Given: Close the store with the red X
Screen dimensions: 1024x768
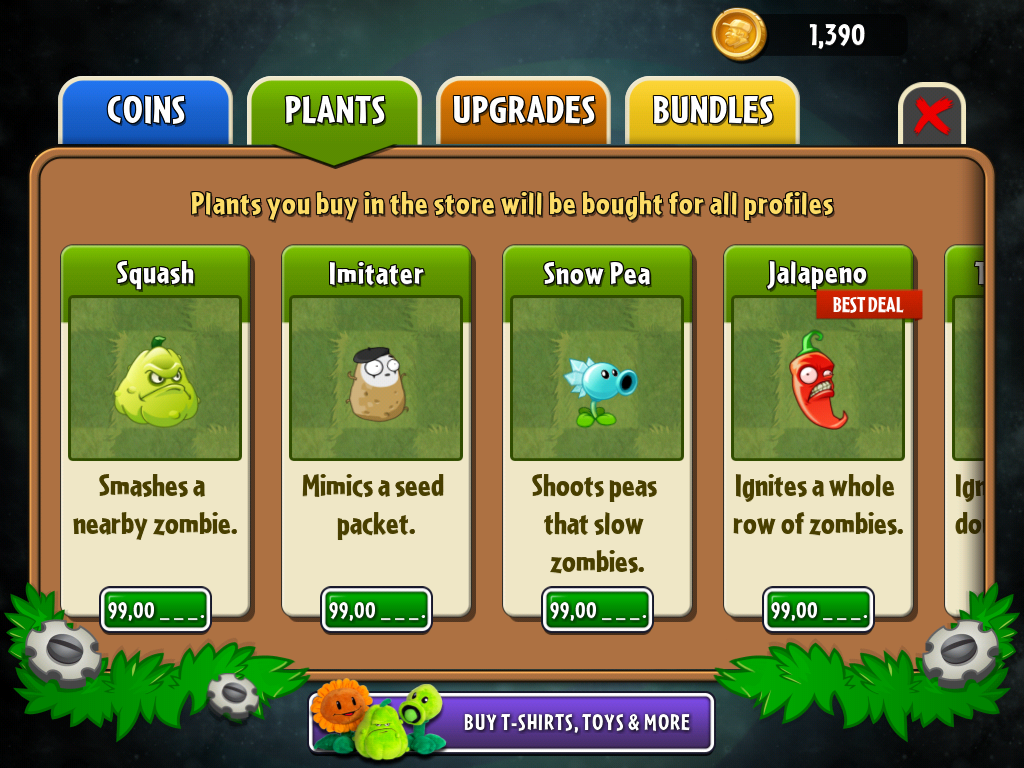Looking at the screenshot, I should 931,116.
